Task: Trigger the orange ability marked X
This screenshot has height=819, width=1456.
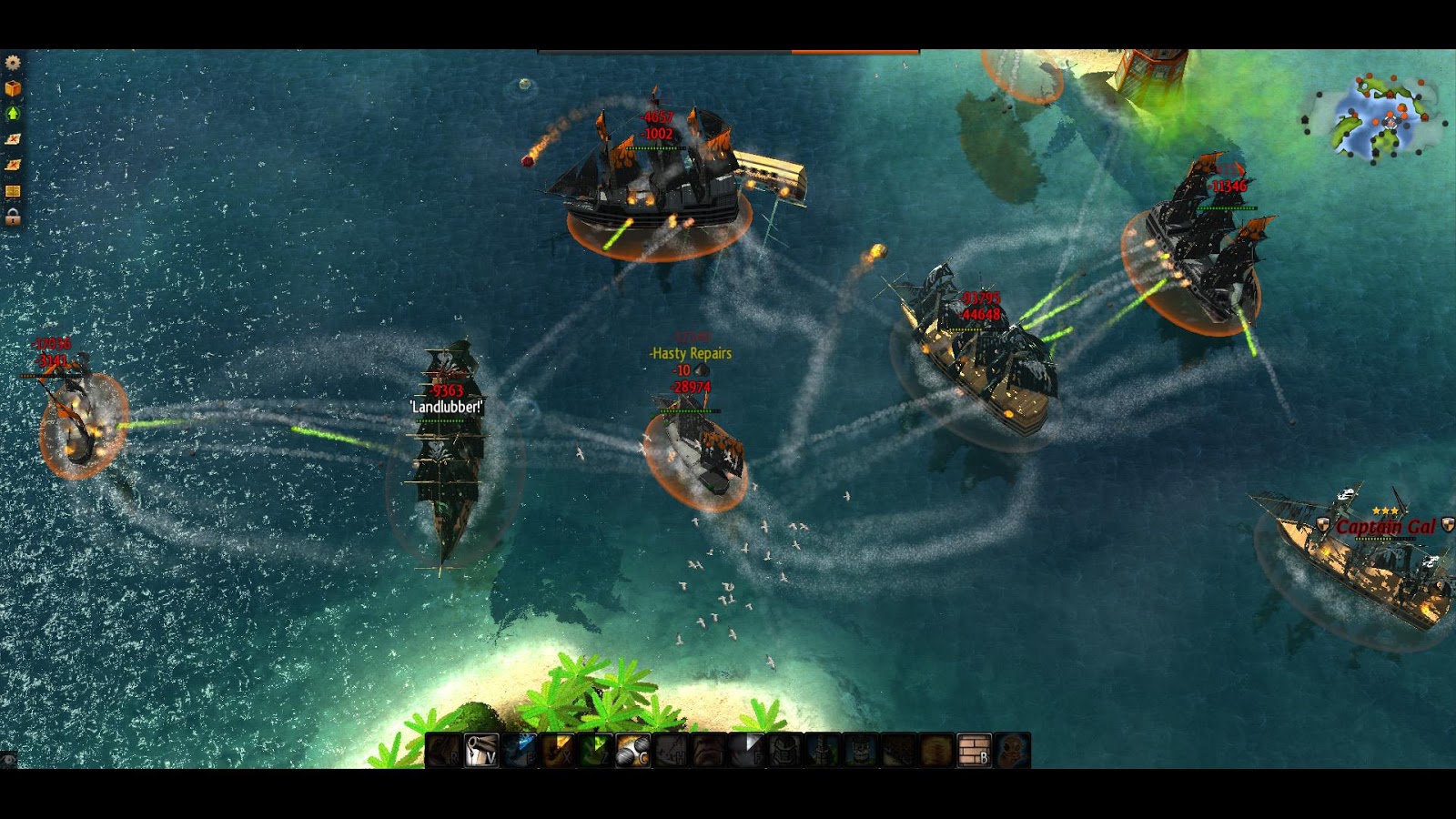Action: pyautogui.click(x=557, y=751)
